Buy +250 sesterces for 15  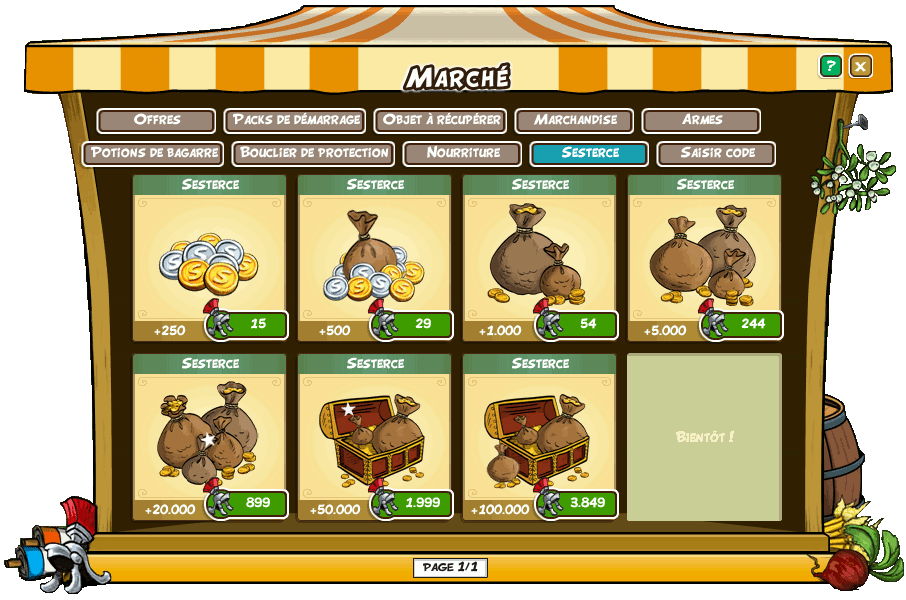point(248,324)
